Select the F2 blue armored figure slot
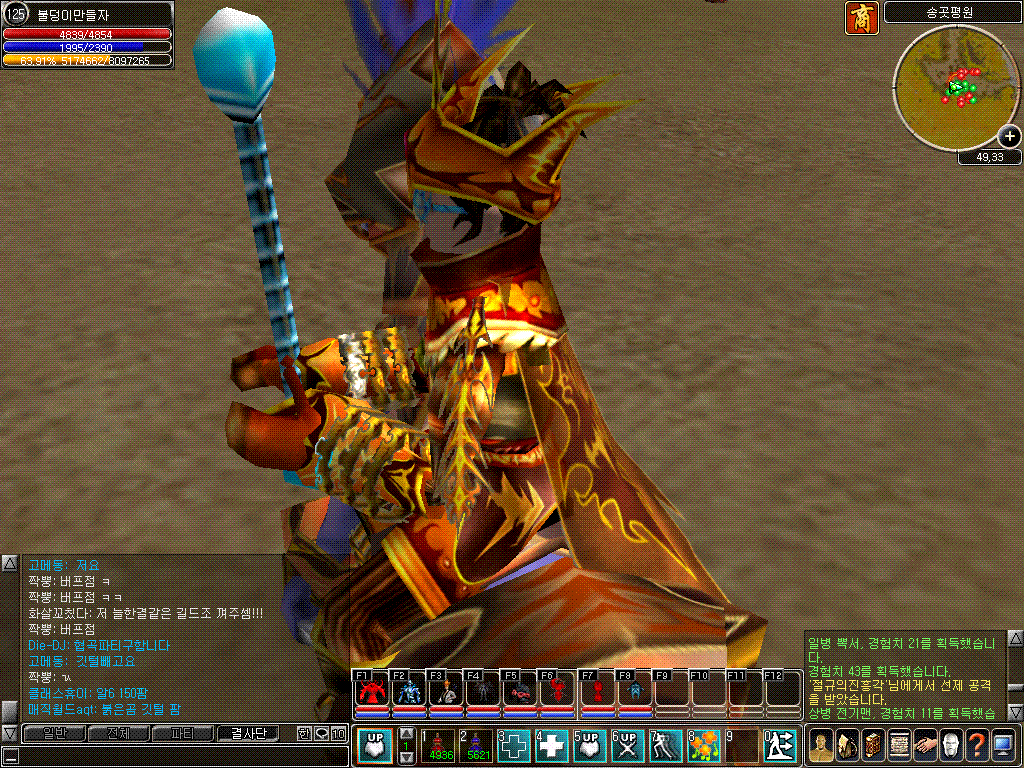Screen dimensions: 1024x768 [x=409, y=691]
